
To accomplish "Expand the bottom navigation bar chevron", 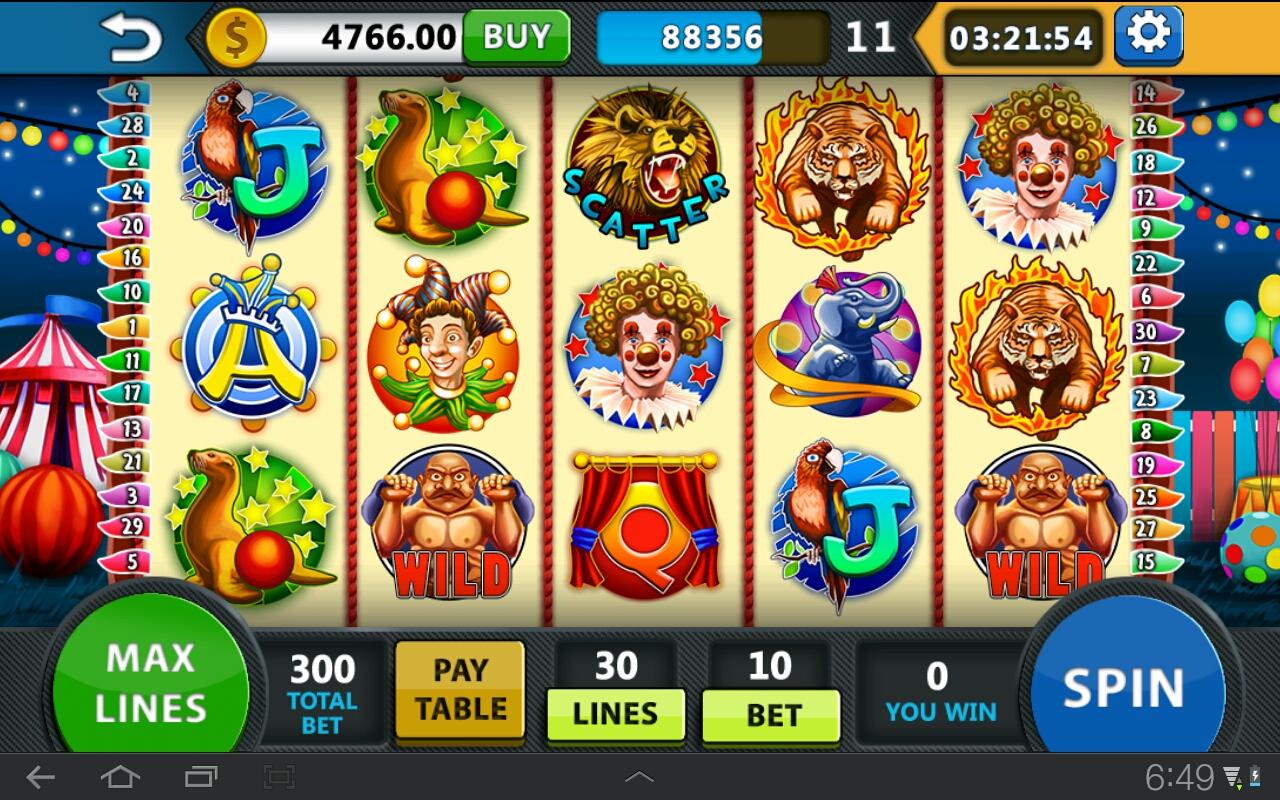I will click(x=639, y=777).
